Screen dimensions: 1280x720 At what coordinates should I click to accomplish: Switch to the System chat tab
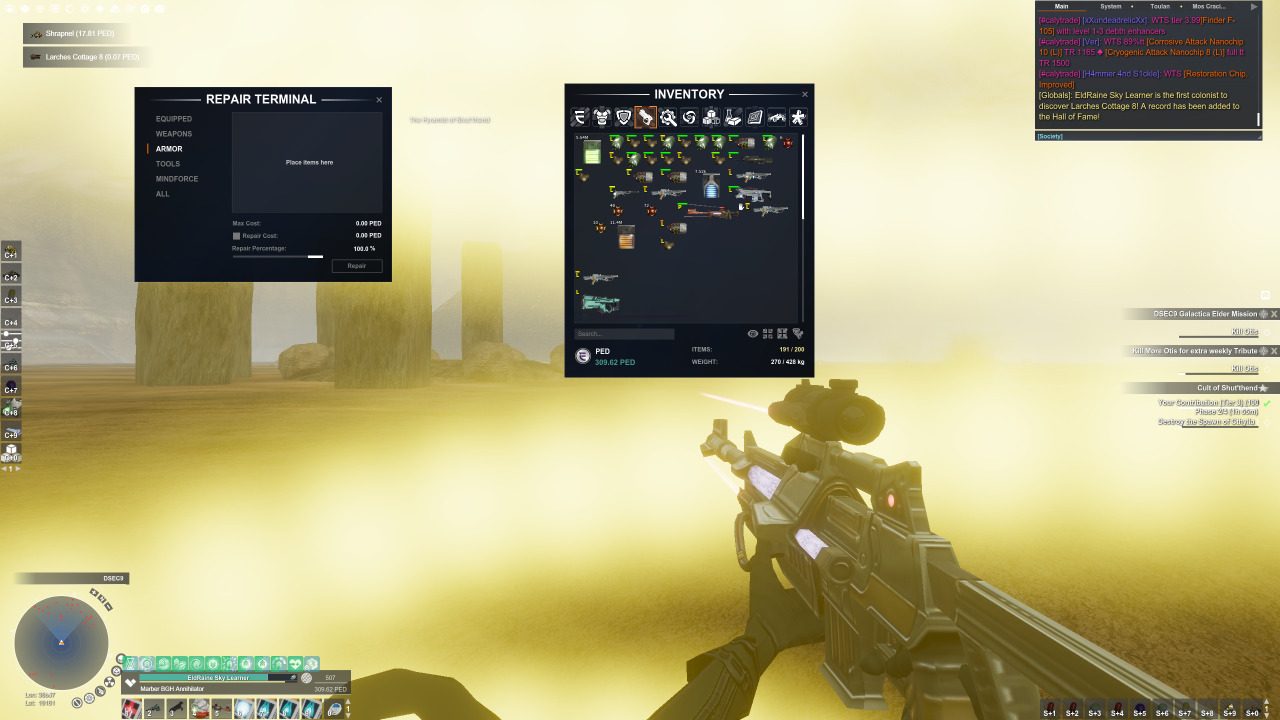click(x=1110, y=6)
